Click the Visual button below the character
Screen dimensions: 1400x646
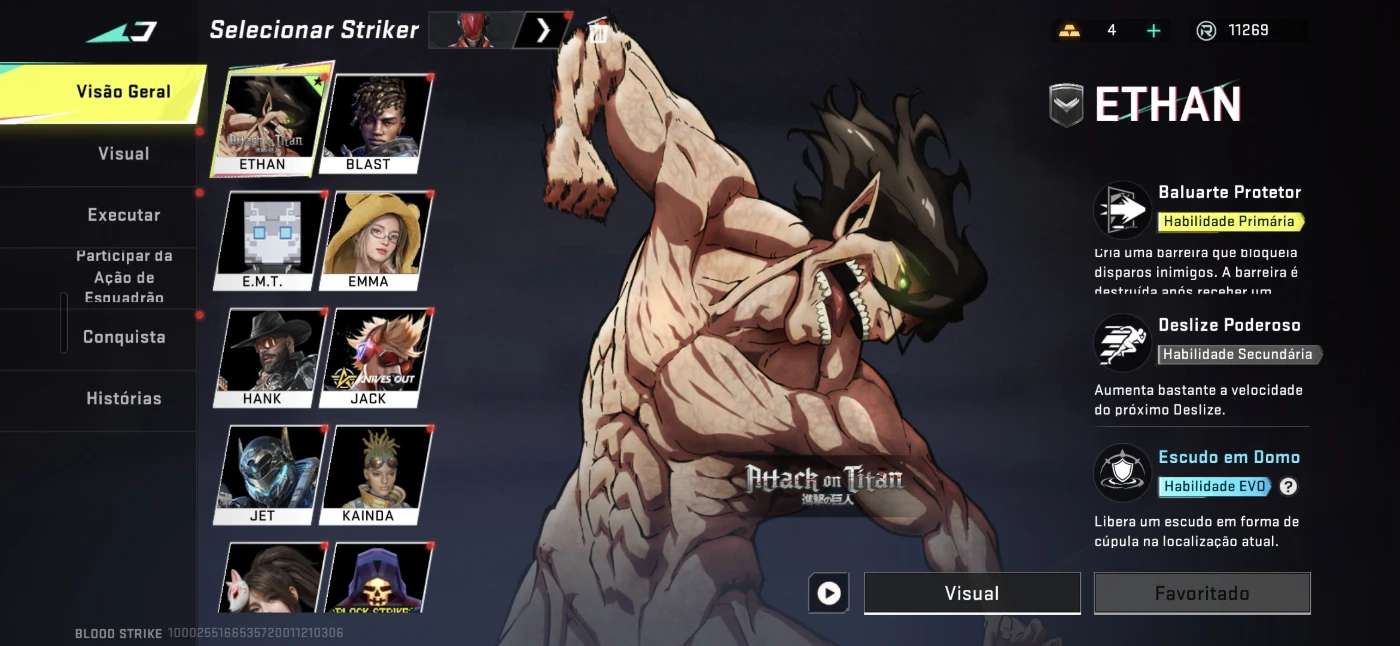pyautogui.click(x=972, y=593)
